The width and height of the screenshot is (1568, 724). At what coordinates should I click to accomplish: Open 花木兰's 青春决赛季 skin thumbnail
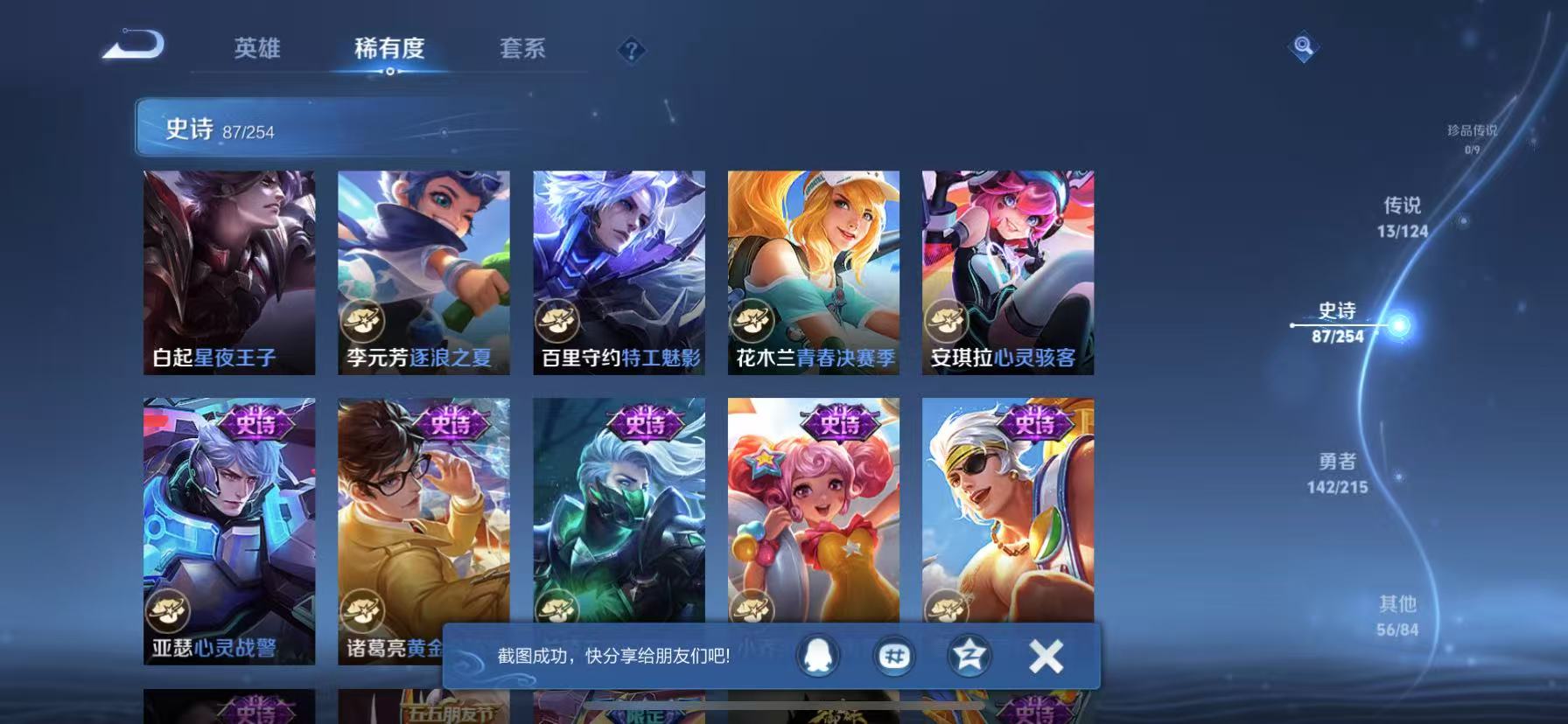813,271
